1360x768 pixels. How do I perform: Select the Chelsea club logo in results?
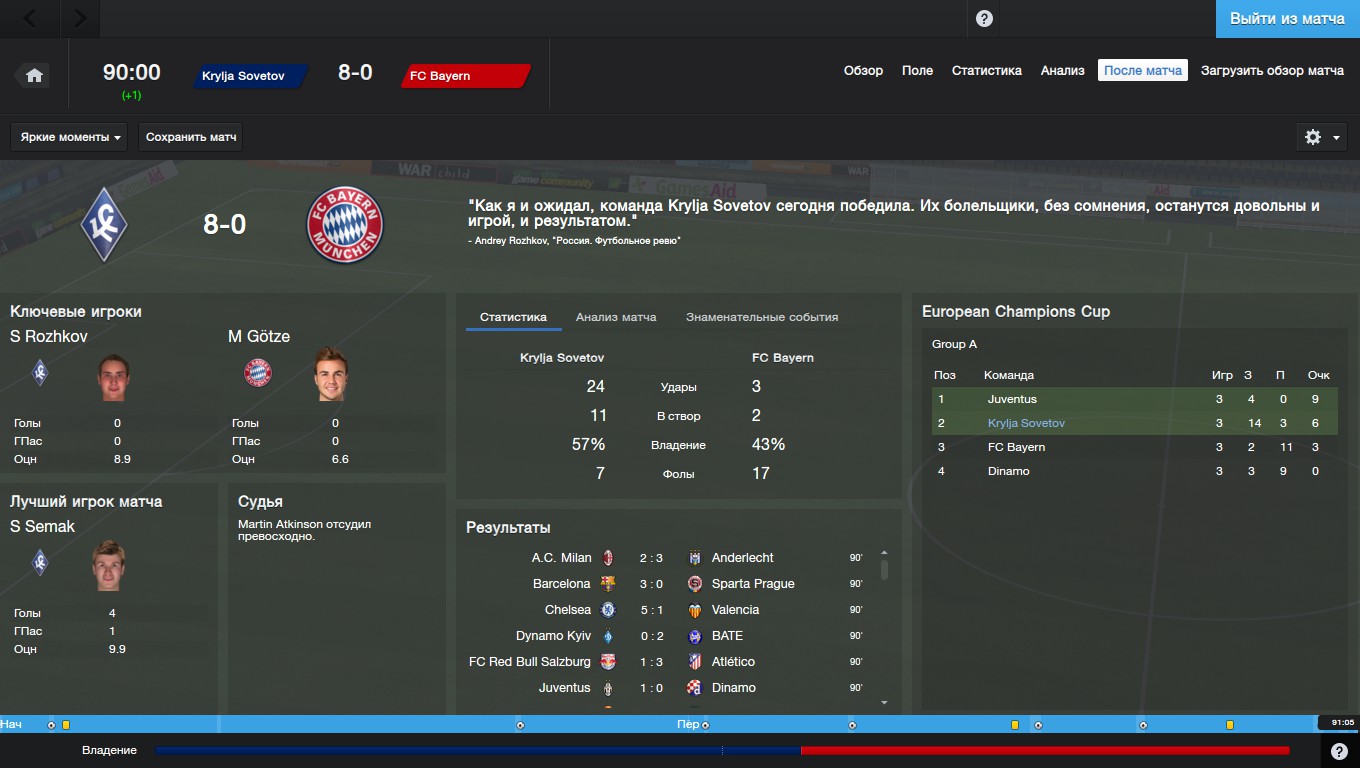pos(607,609)
